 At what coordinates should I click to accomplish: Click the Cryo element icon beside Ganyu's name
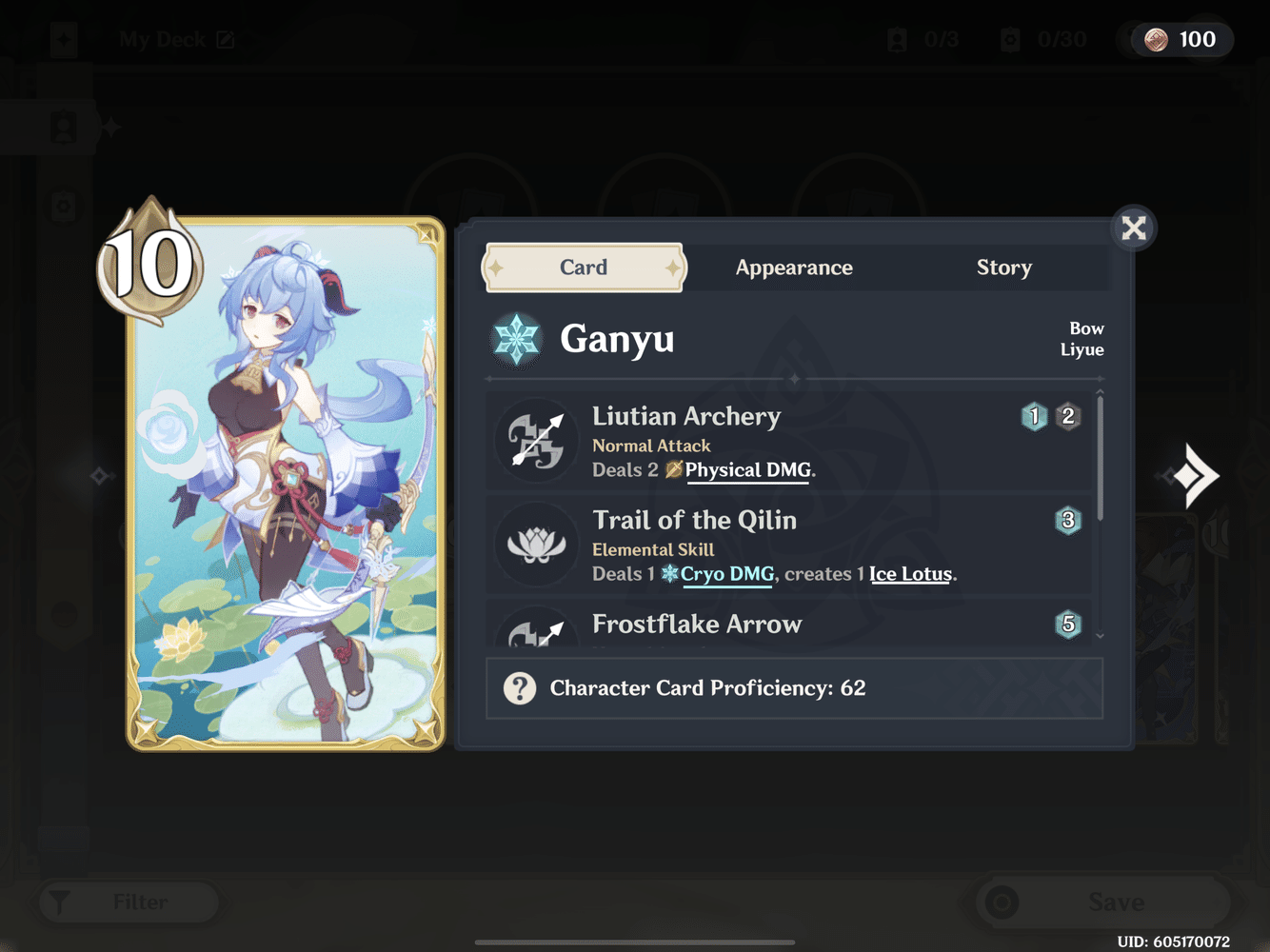tap(515, 339)
